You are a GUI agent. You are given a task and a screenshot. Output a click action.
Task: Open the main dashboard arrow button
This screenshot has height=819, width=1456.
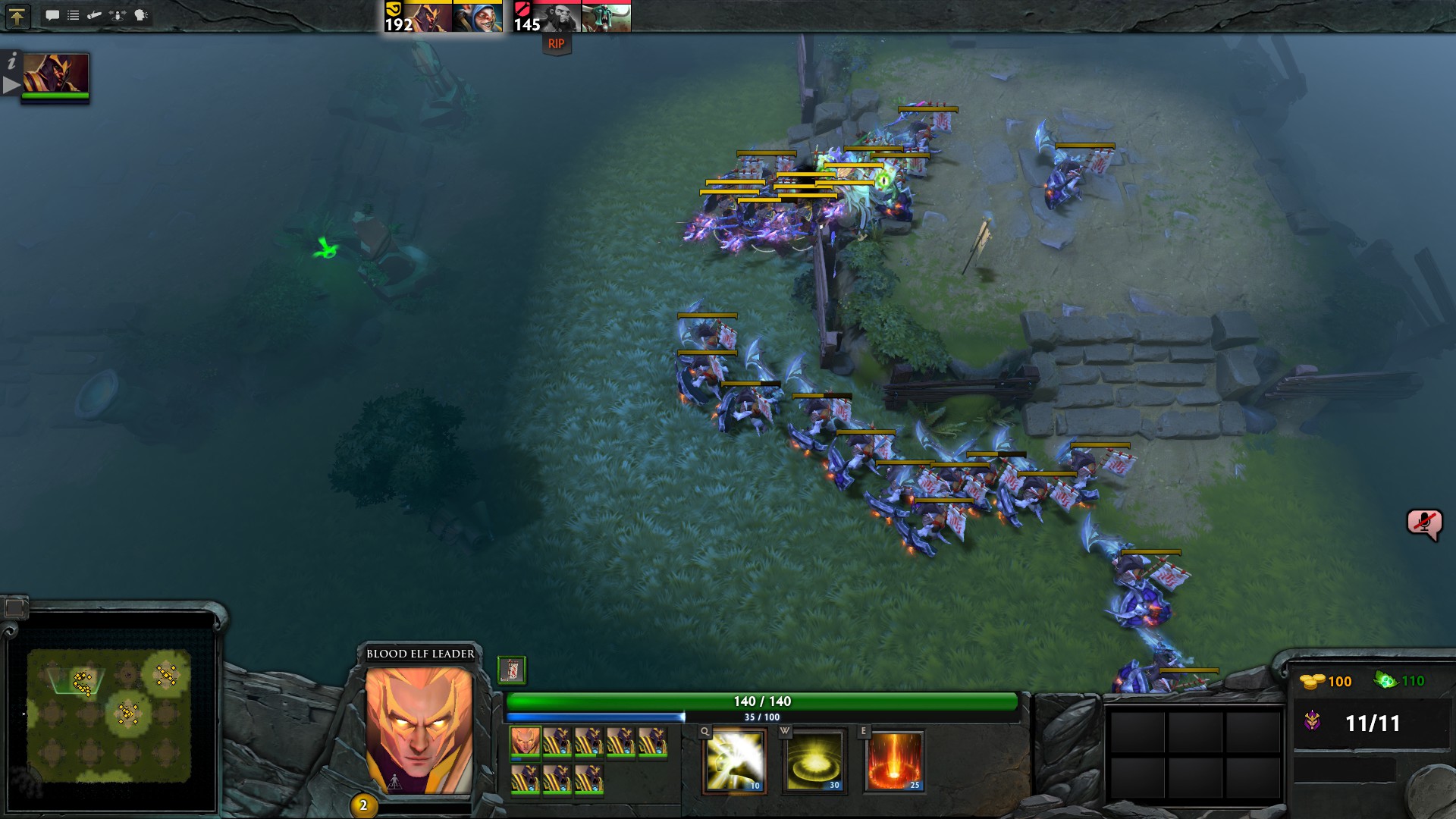[x=17, y=16]
